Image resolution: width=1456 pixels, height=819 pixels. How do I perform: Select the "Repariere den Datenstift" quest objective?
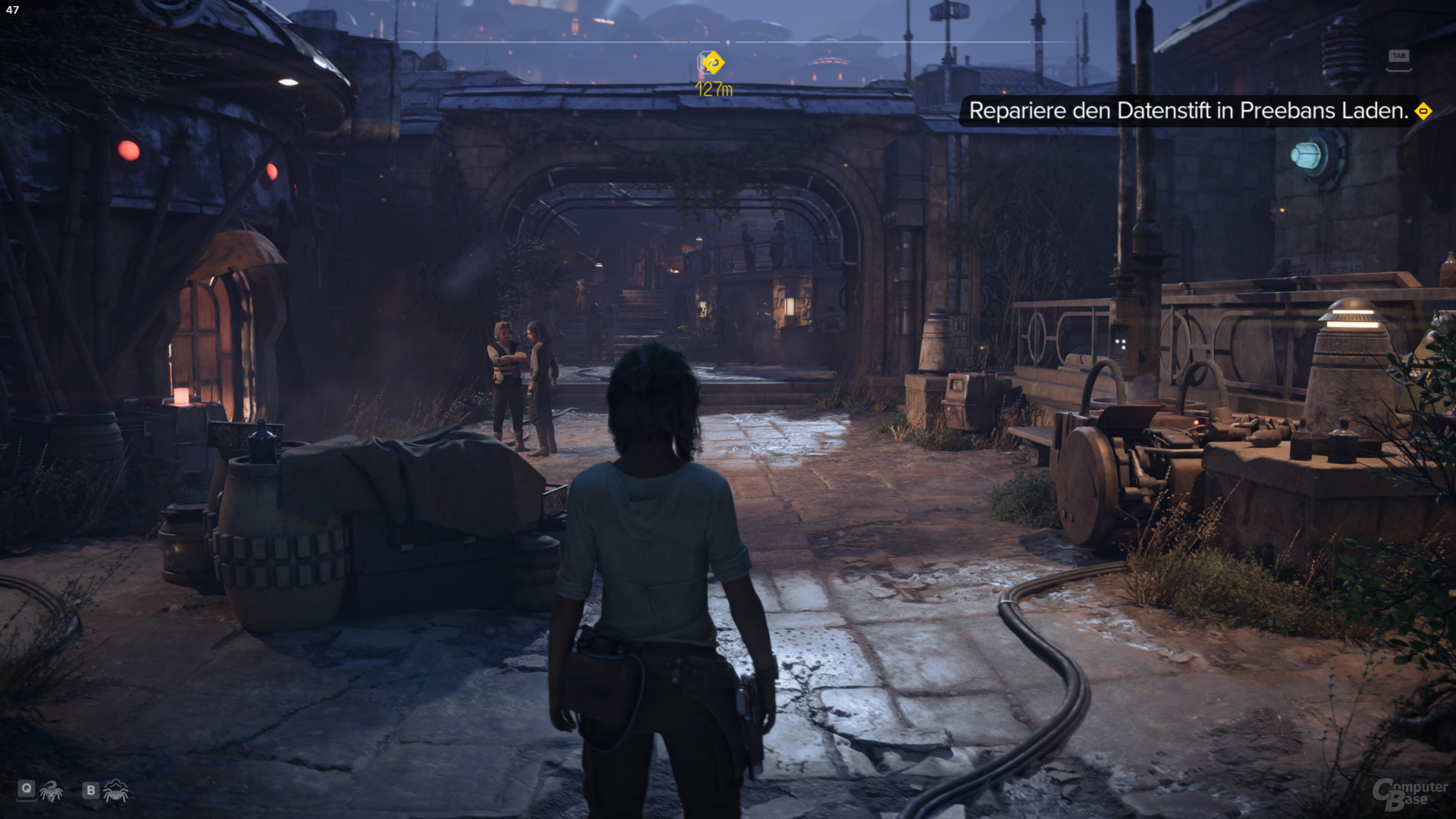[1188, 111]
